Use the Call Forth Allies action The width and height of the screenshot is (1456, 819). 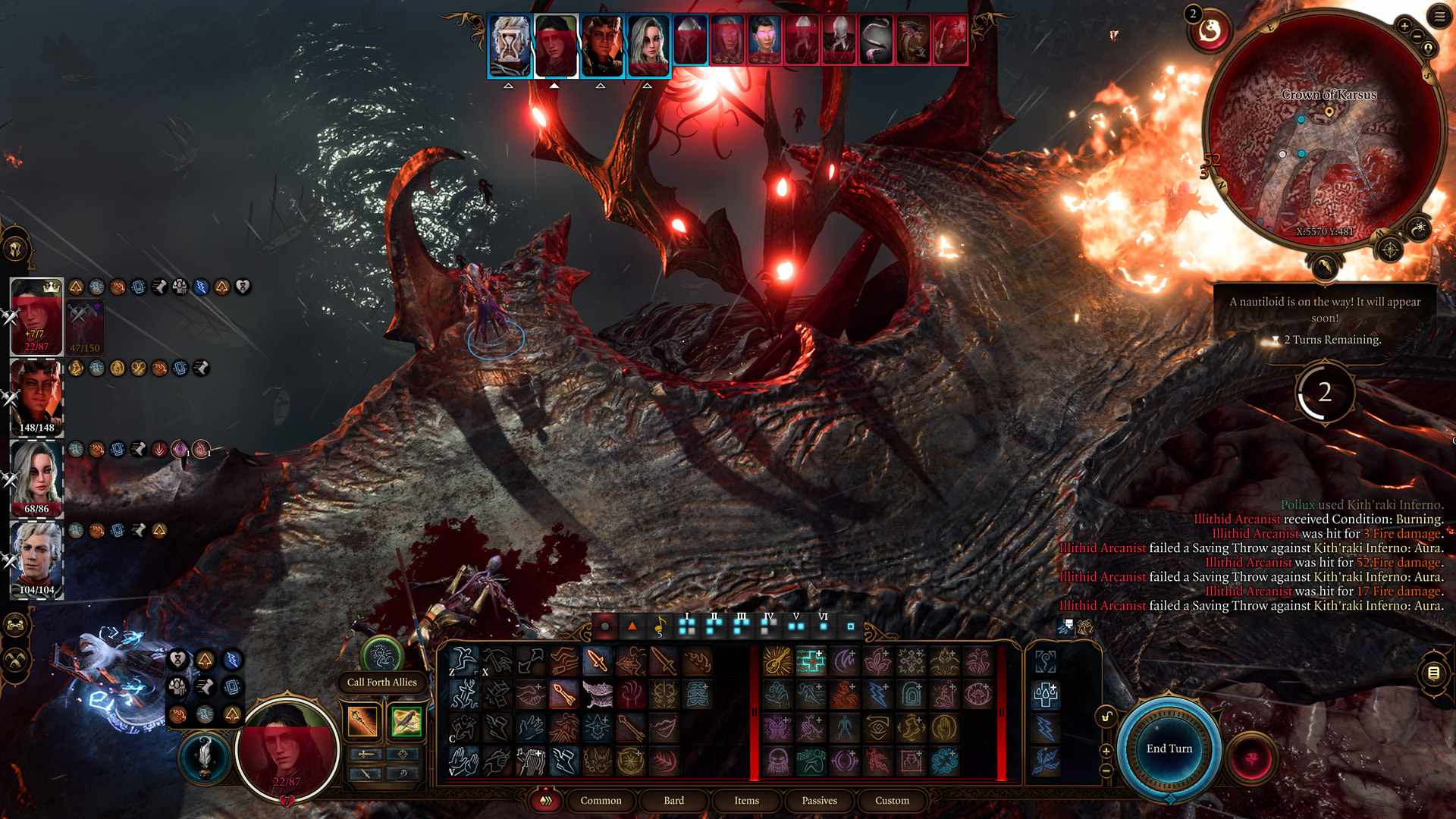pyautogui.click(x=381, y=655)
